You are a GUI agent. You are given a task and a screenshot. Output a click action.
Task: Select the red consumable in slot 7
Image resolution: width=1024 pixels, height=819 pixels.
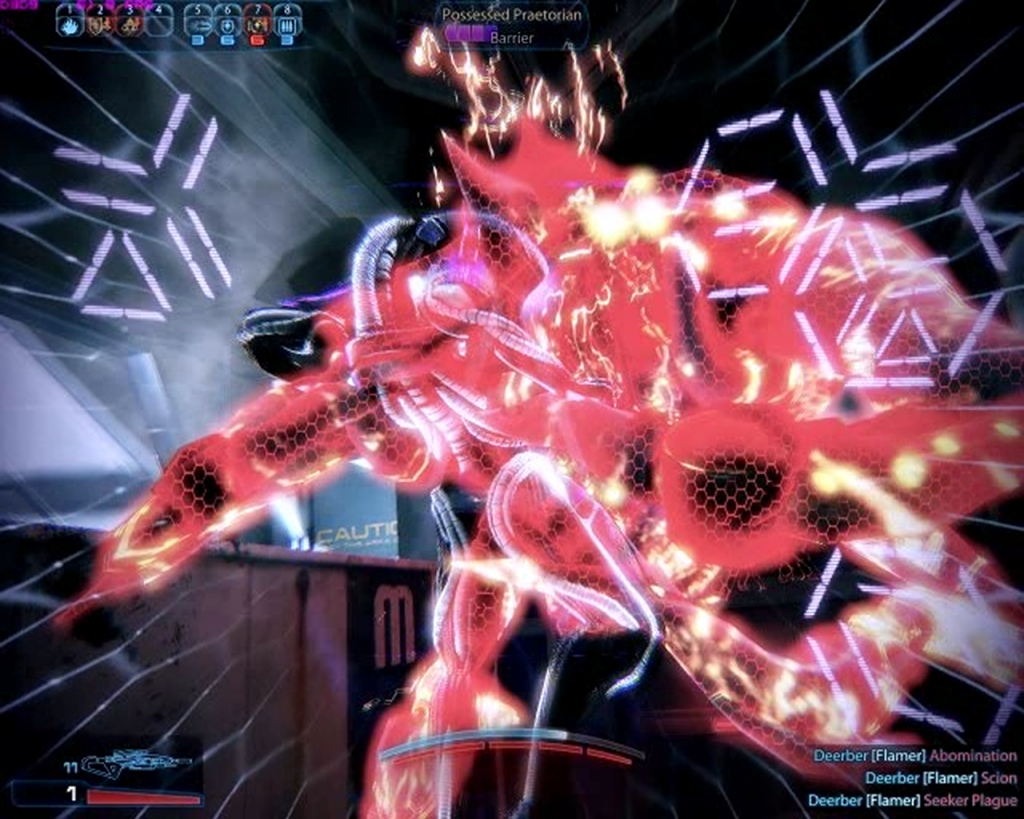pyautogui.click(x=258, y=23)
